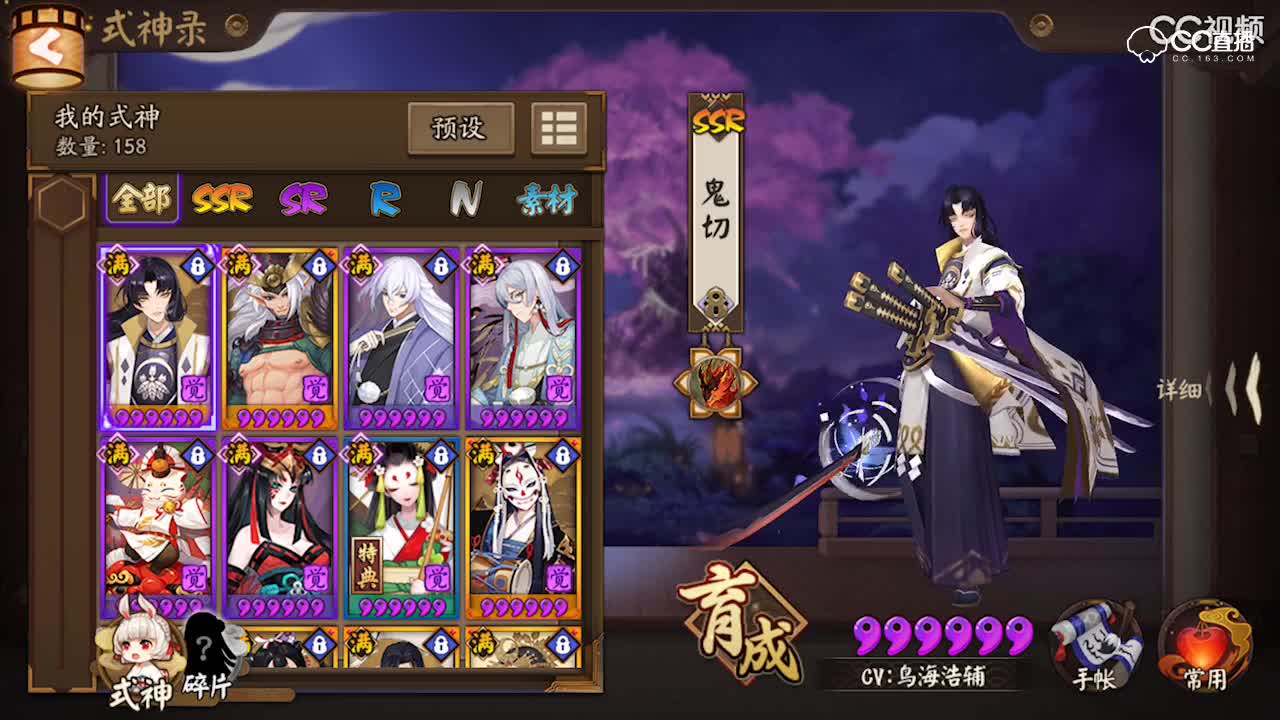Switch to the SSR filter tab
Viewport: 1280px width, 720px height.
click(x=222, y=199)
